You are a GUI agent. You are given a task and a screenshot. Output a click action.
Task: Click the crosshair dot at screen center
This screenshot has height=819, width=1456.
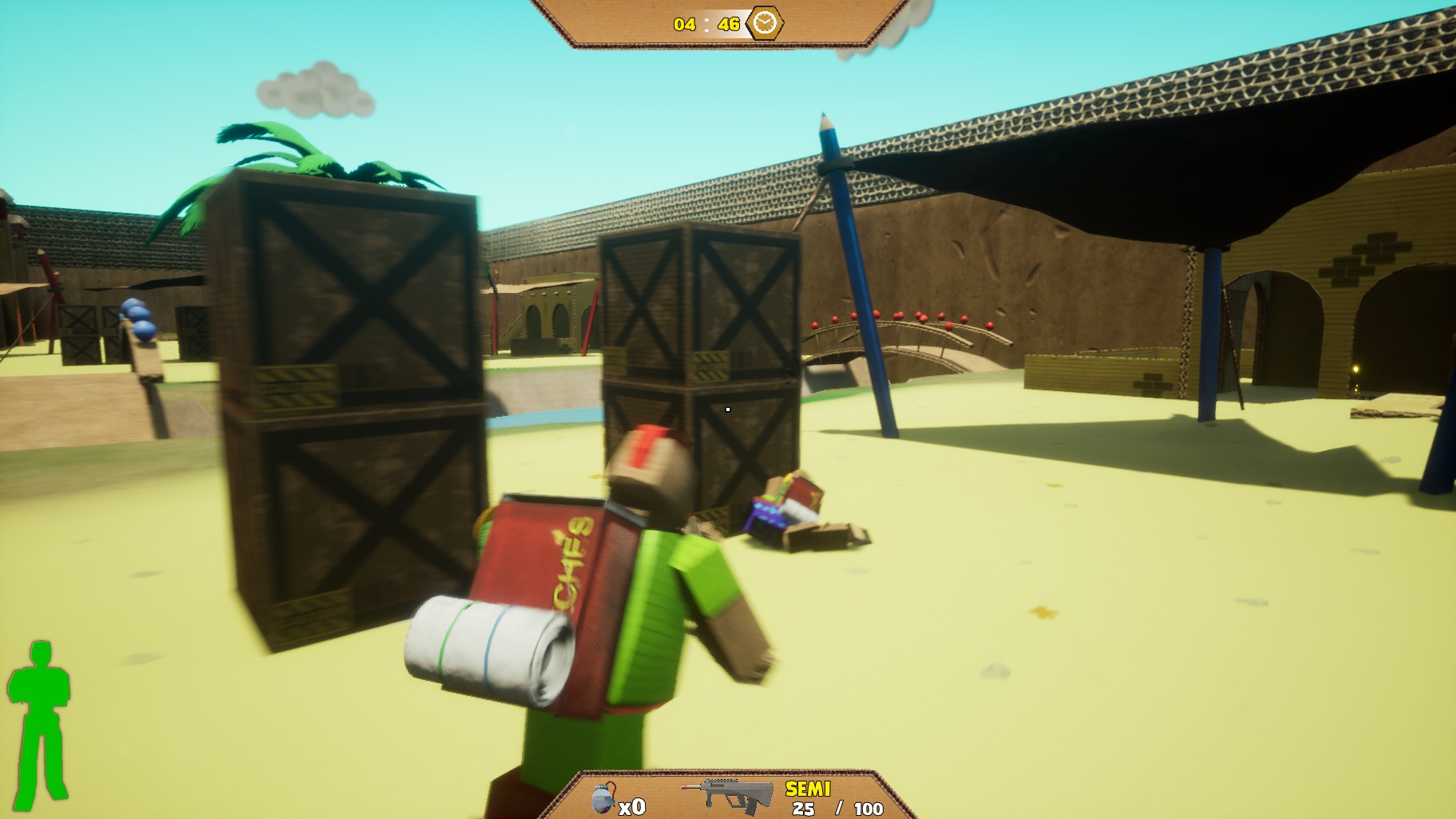click(x=728, y=409)
